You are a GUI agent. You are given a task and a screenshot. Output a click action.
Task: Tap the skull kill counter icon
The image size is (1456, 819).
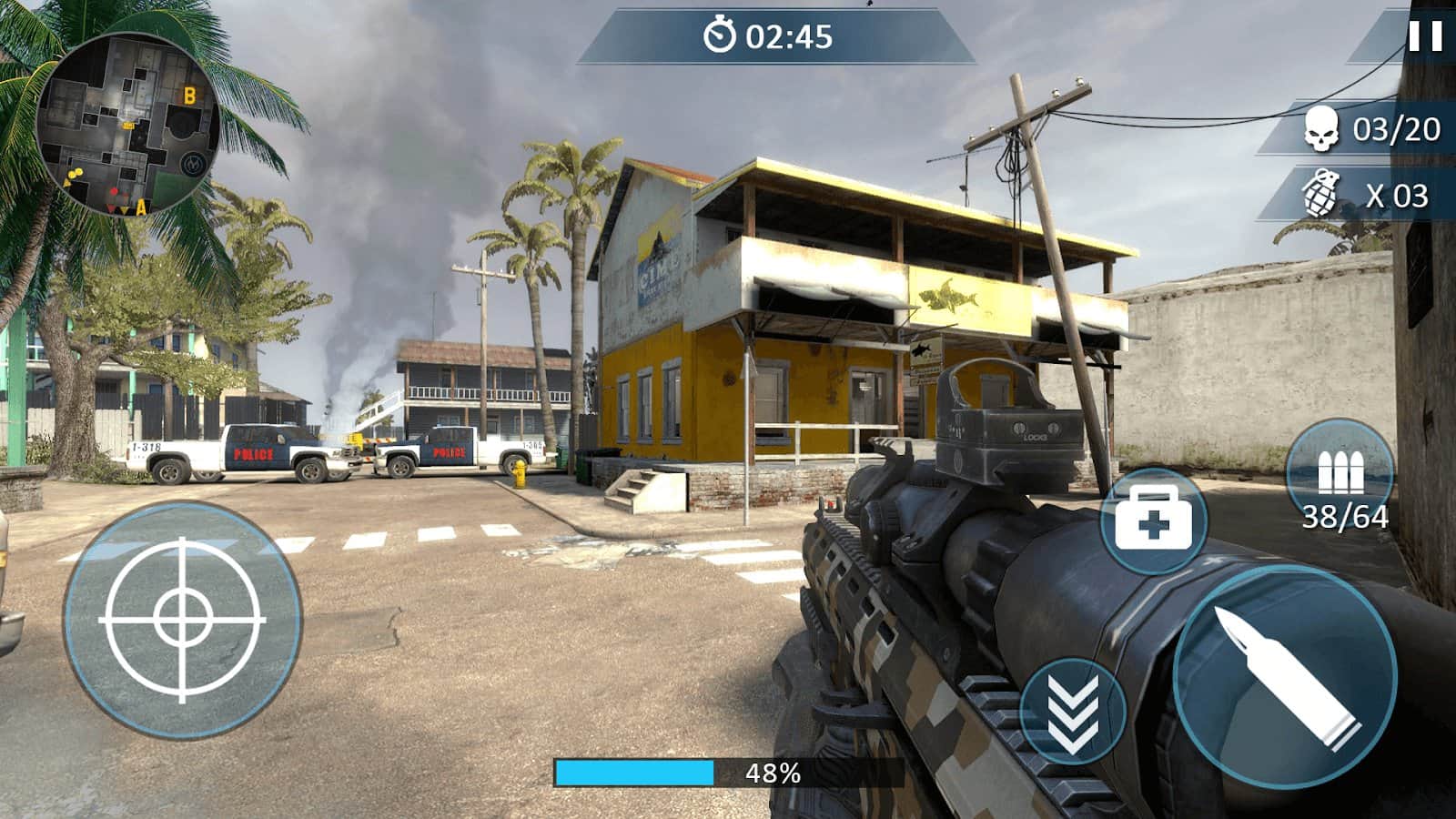[1322, 129]
